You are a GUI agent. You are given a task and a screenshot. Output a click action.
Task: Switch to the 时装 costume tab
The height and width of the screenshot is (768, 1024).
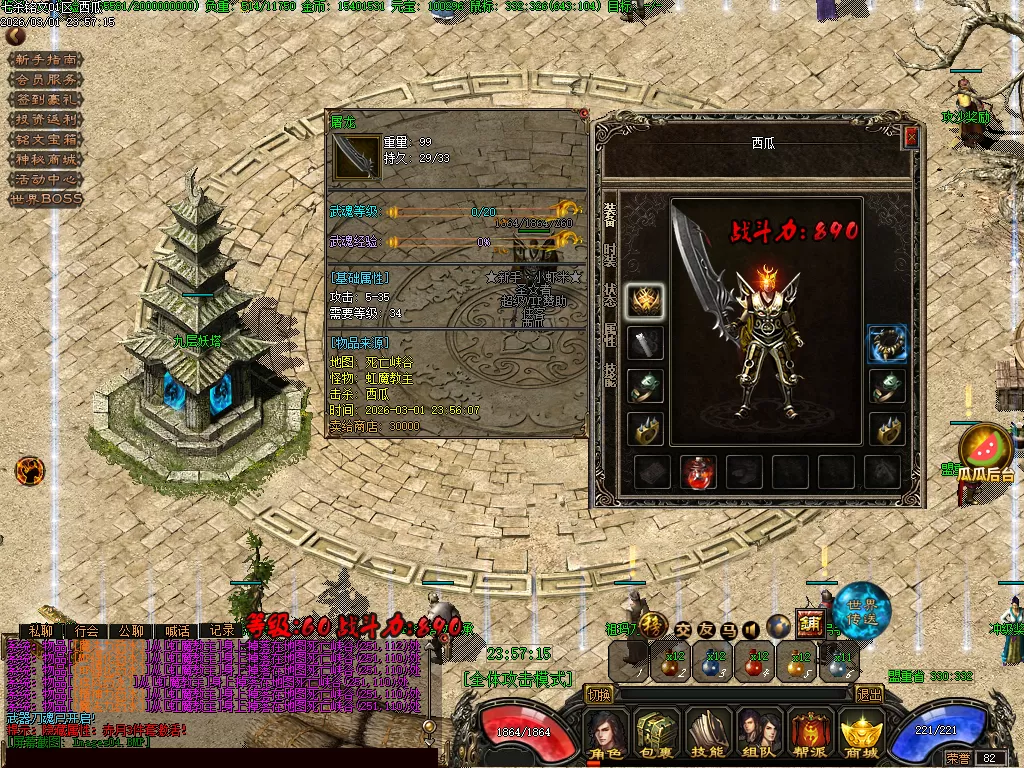[610, 254]
